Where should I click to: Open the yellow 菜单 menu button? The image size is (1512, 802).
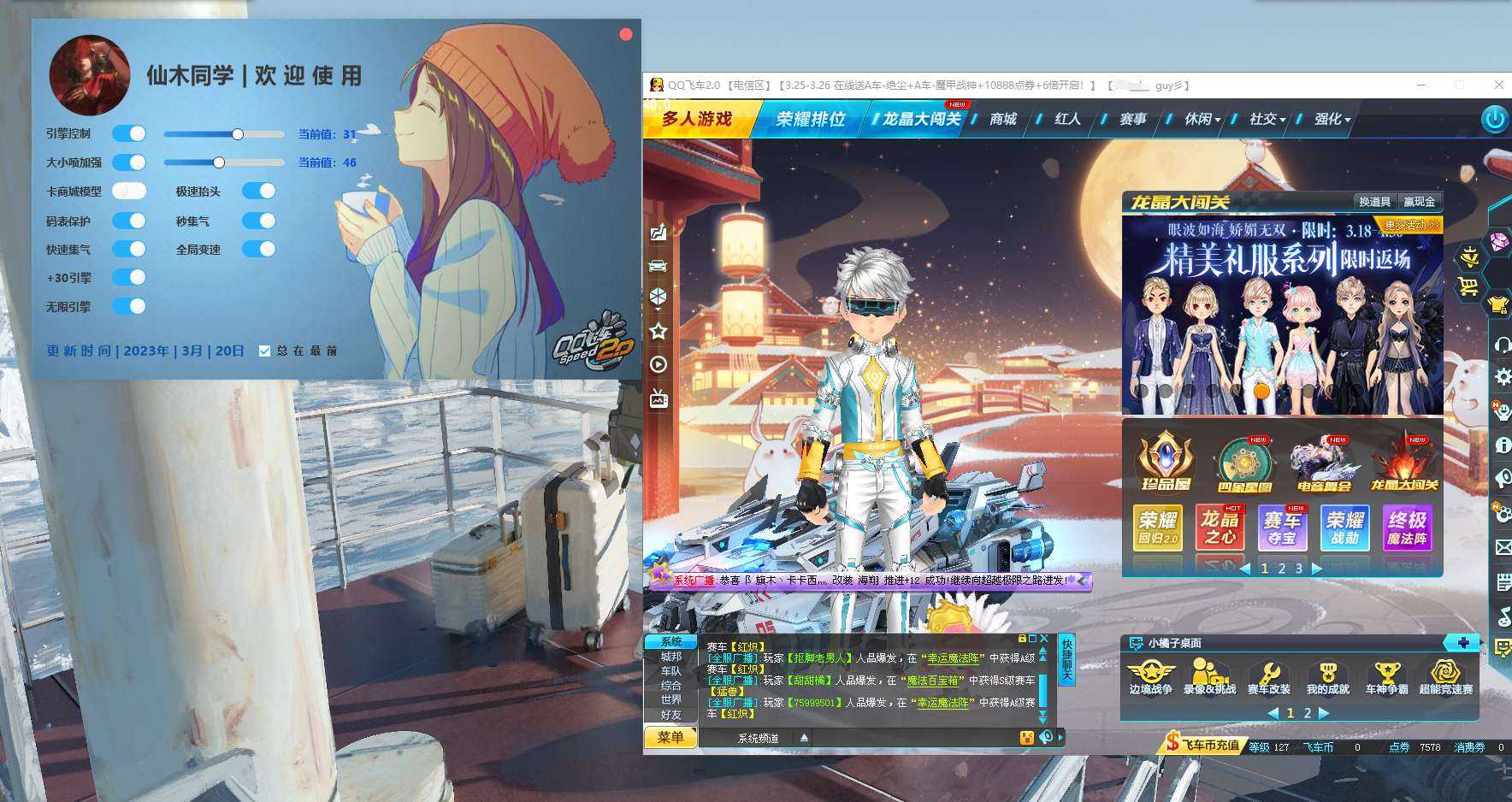pos(670,737)
